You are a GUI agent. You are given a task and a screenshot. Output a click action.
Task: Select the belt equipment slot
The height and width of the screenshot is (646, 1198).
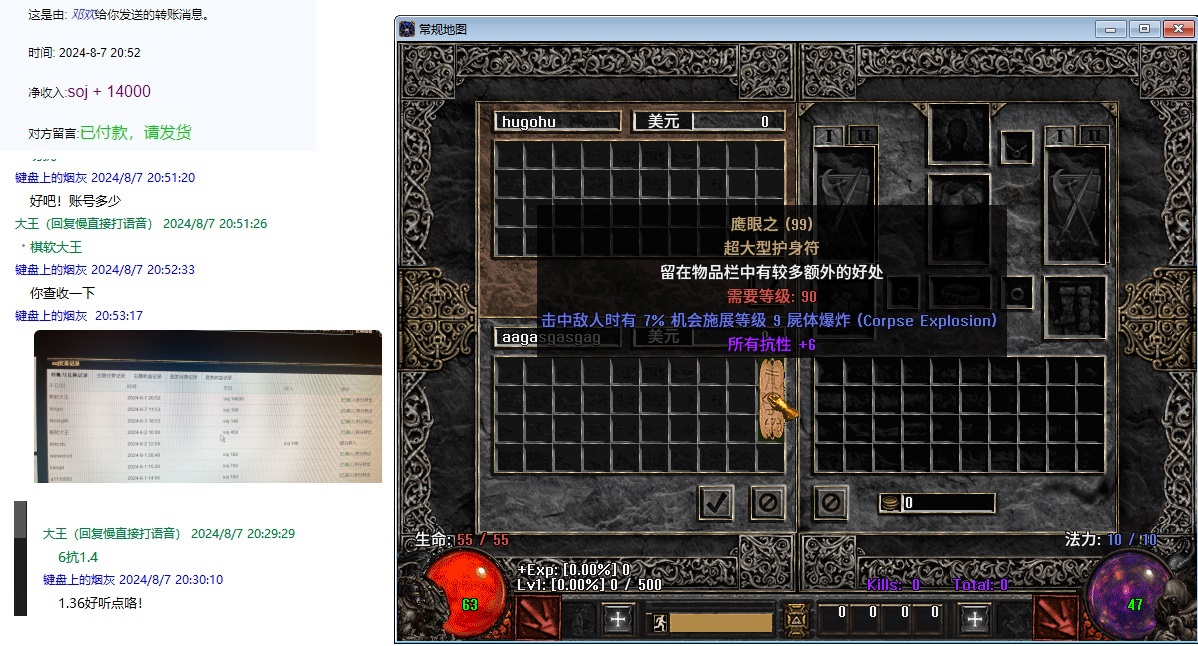click(958, 292)
